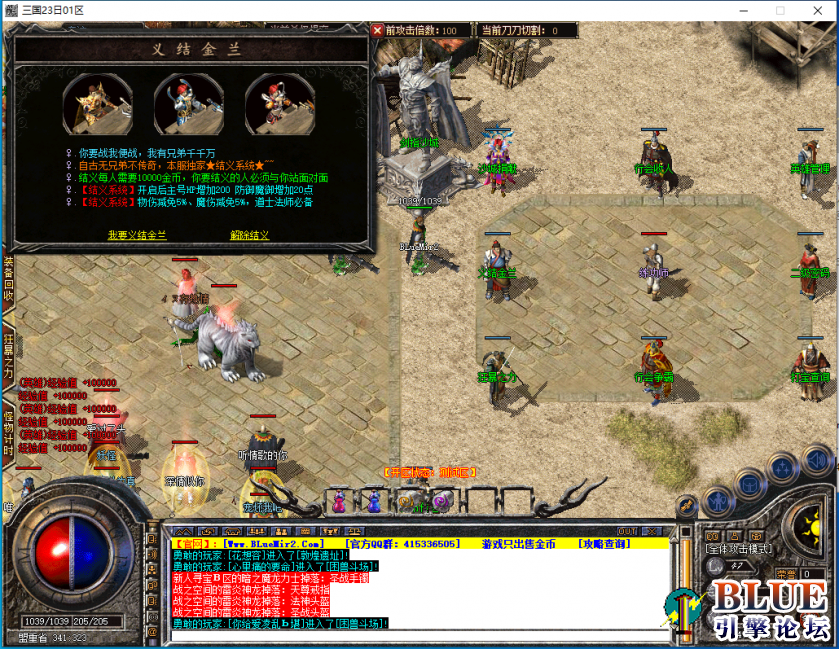
Task: Click the speaker sound button
Action: click(x=816, y=461)
